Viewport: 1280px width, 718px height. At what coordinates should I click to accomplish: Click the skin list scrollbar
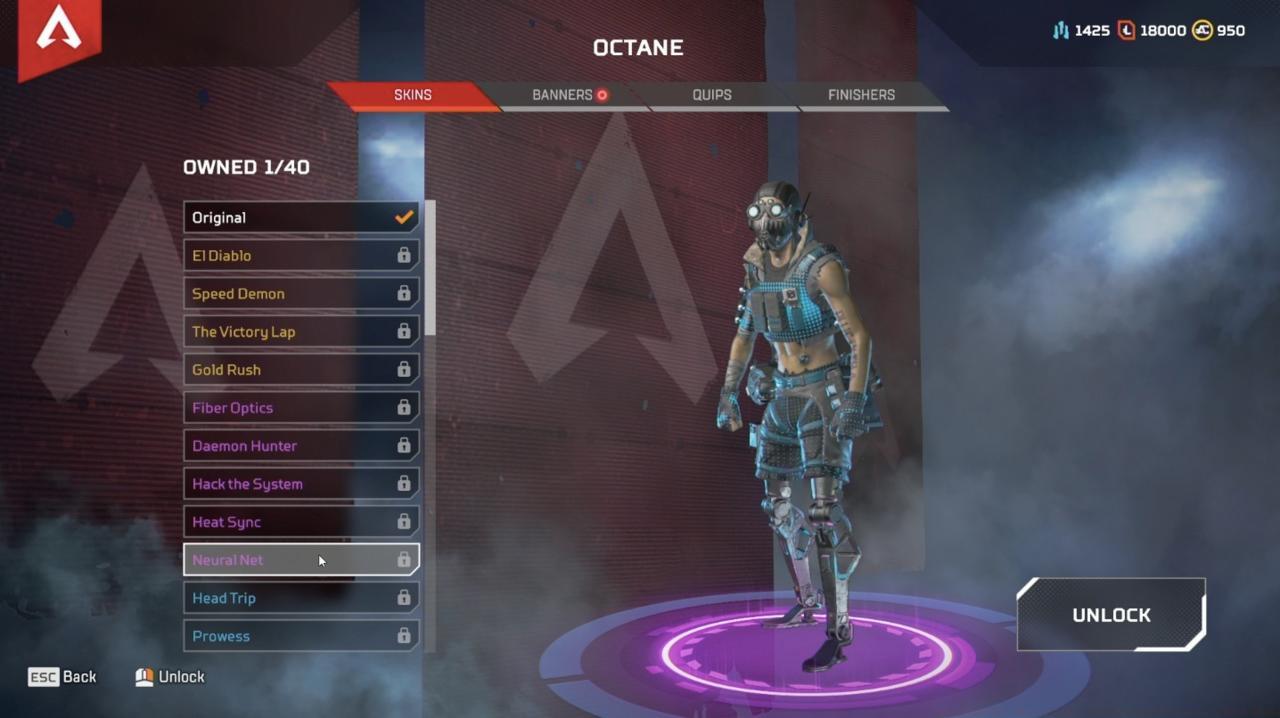pyautogui.click(x=431, y=268)
